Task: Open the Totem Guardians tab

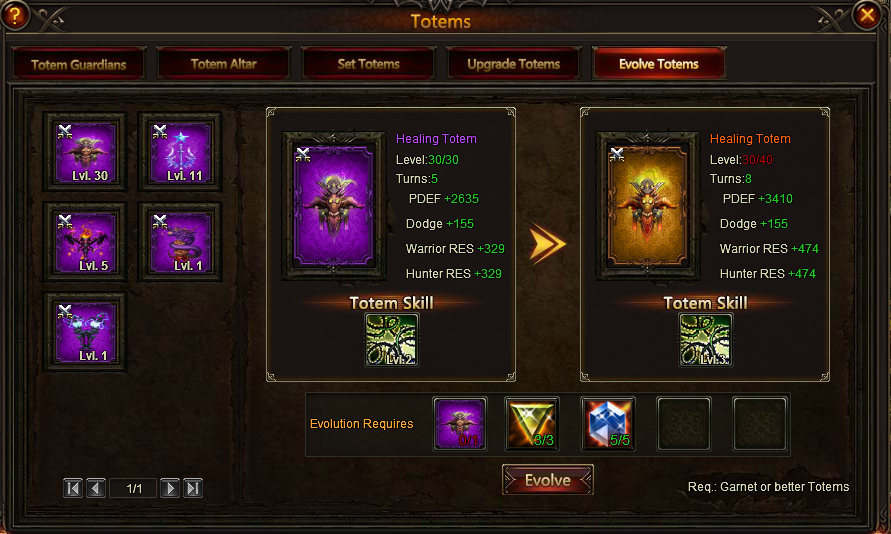Action: [x=79, y=64]
